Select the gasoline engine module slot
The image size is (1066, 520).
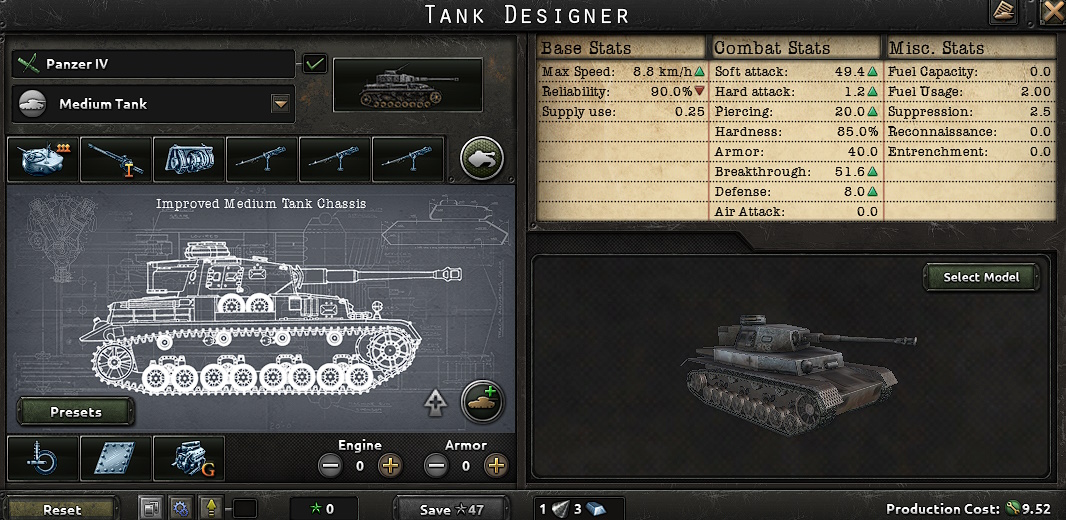point(189,459)
